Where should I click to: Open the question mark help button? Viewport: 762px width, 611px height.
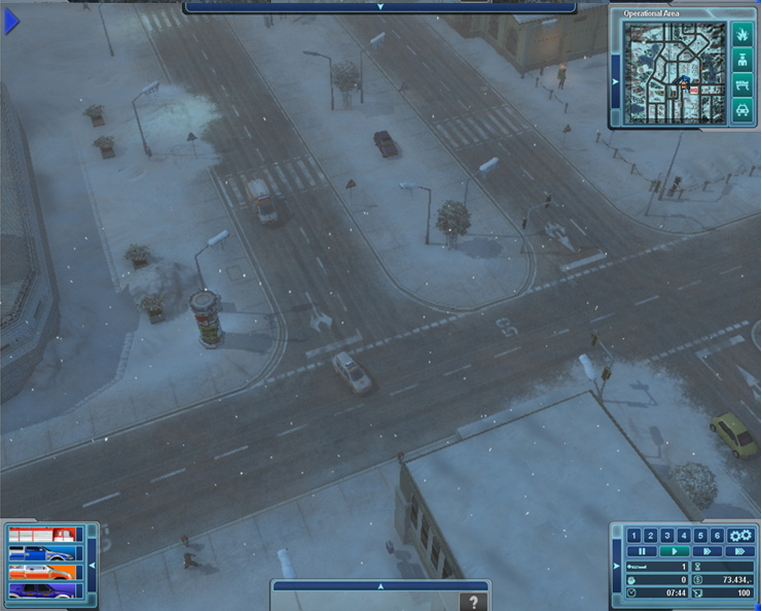tap(475, 601)
